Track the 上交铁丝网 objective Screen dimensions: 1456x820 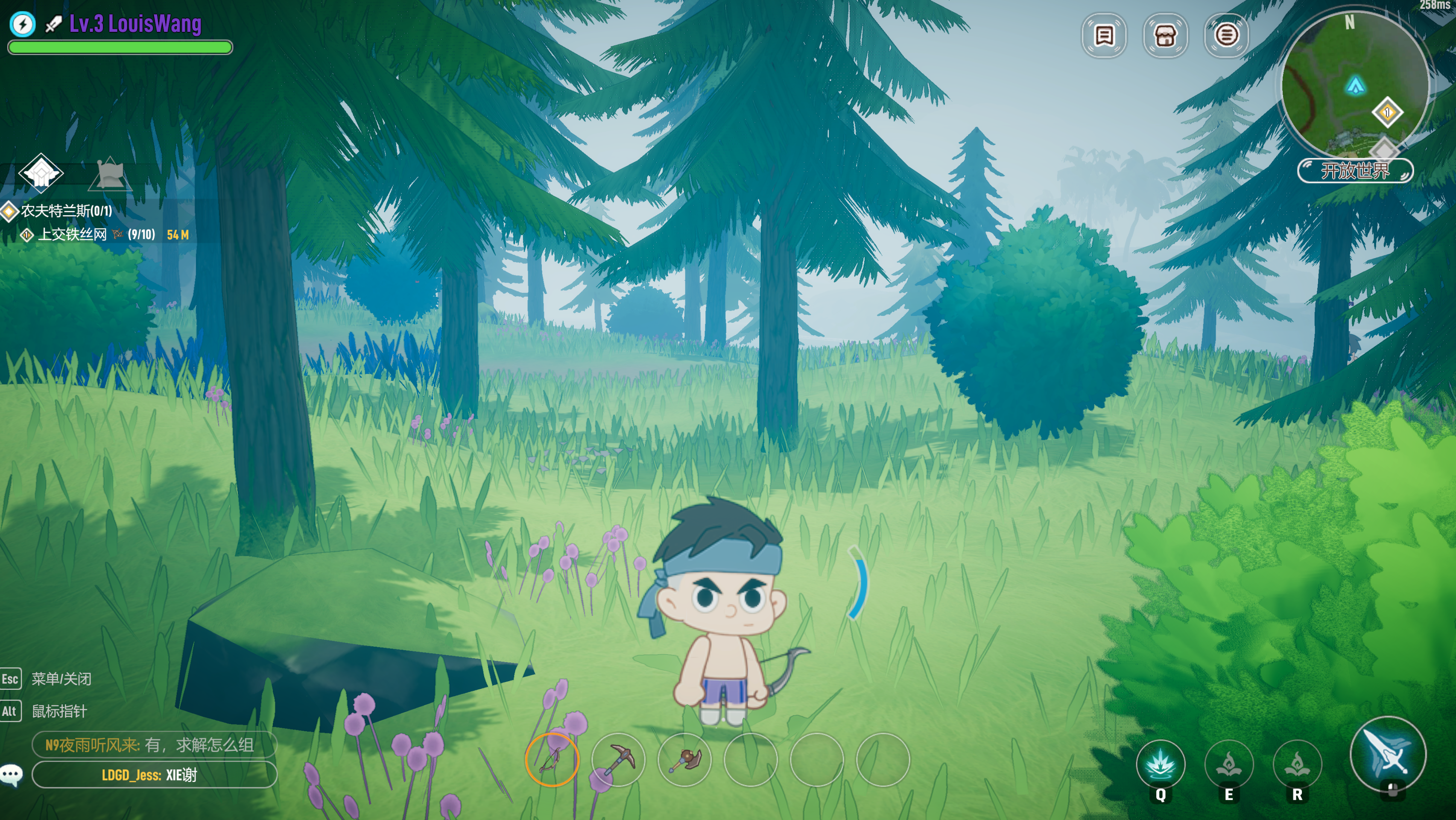click(x=72, y=234)
